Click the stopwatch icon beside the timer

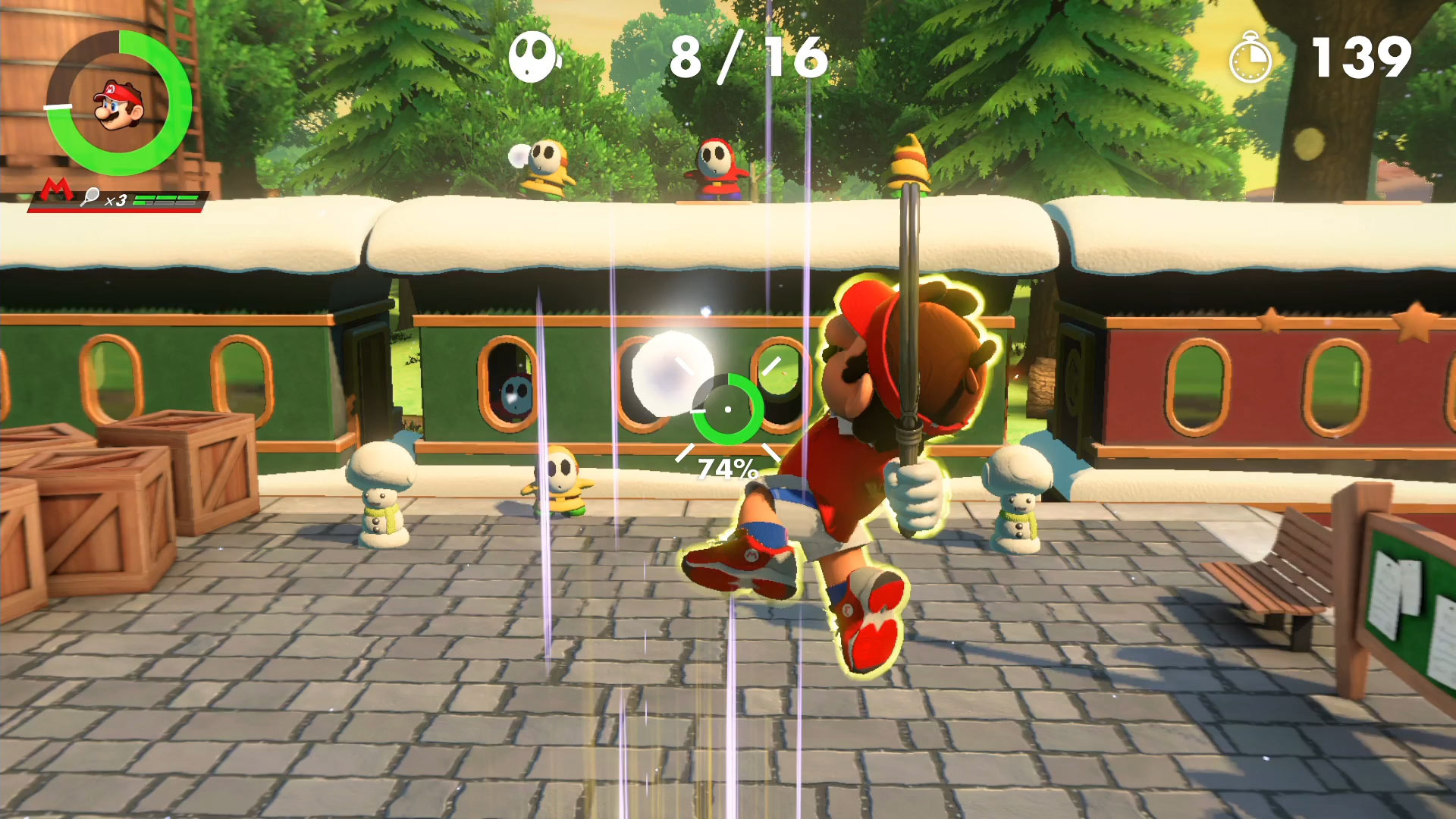tap(1250, 55)
